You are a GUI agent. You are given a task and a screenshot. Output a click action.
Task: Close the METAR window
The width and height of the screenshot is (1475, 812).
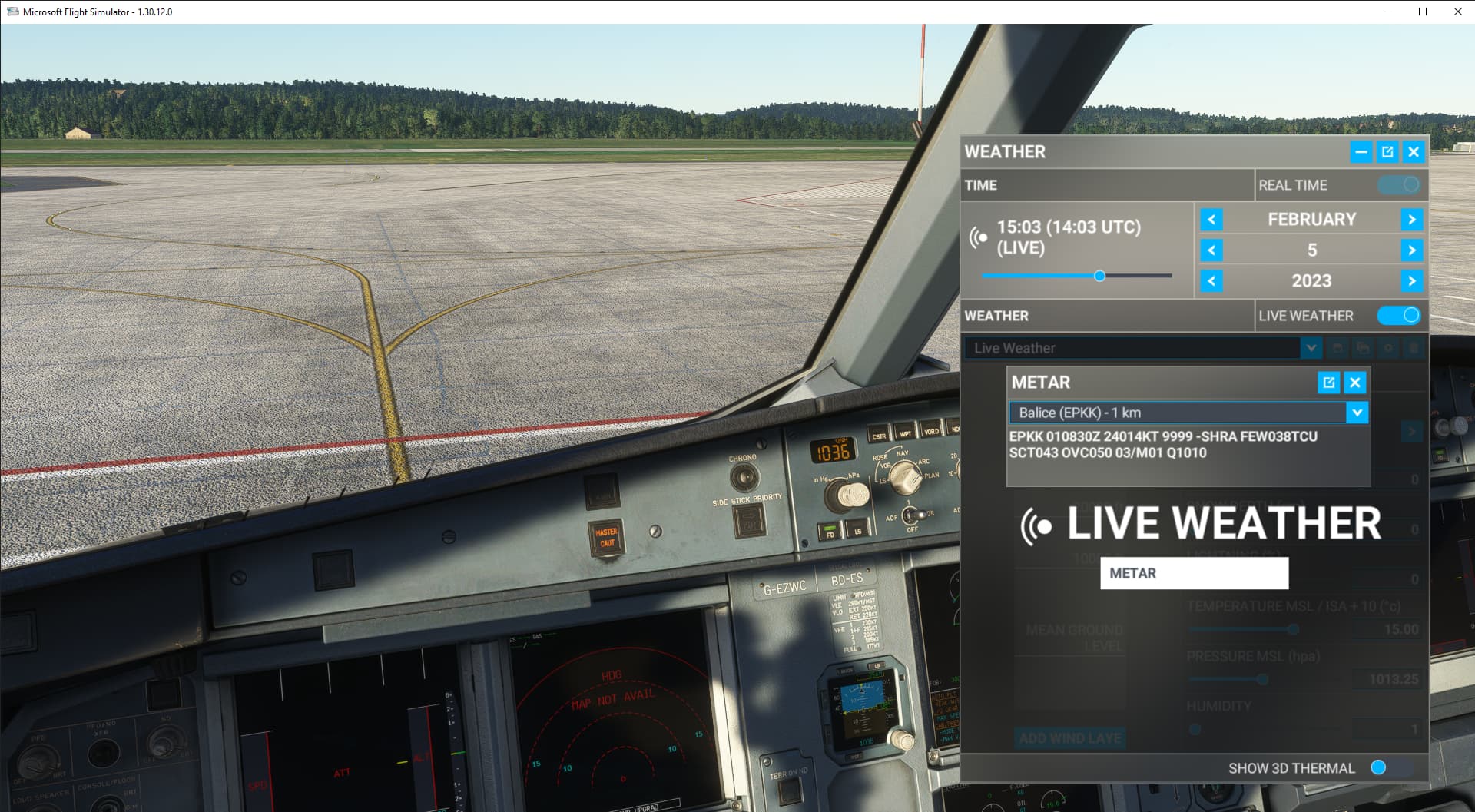click(x=1354, y=383)
